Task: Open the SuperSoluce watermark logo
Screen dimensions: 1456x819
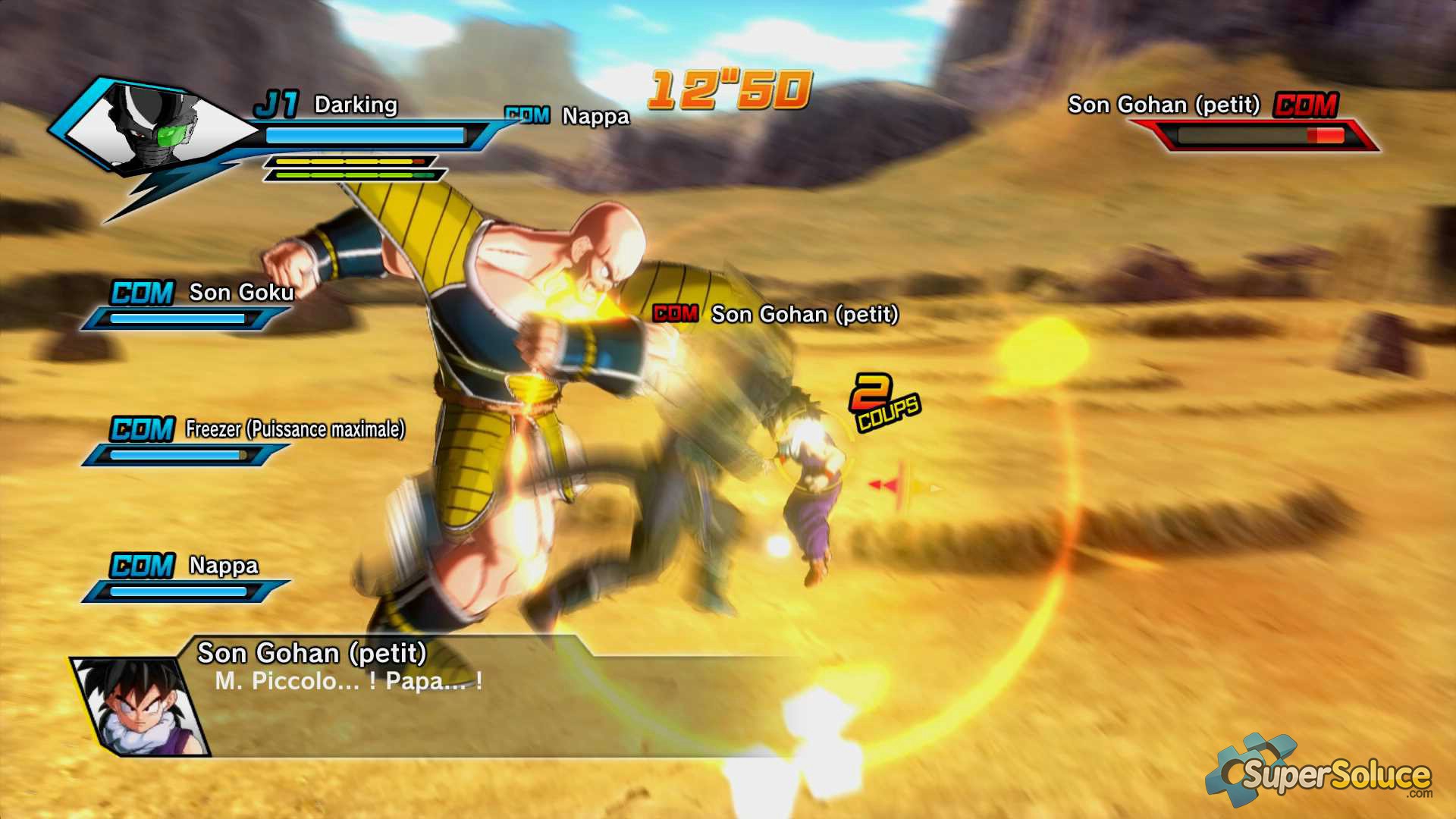Action: pyautogui.click(x=1319, y=773)
